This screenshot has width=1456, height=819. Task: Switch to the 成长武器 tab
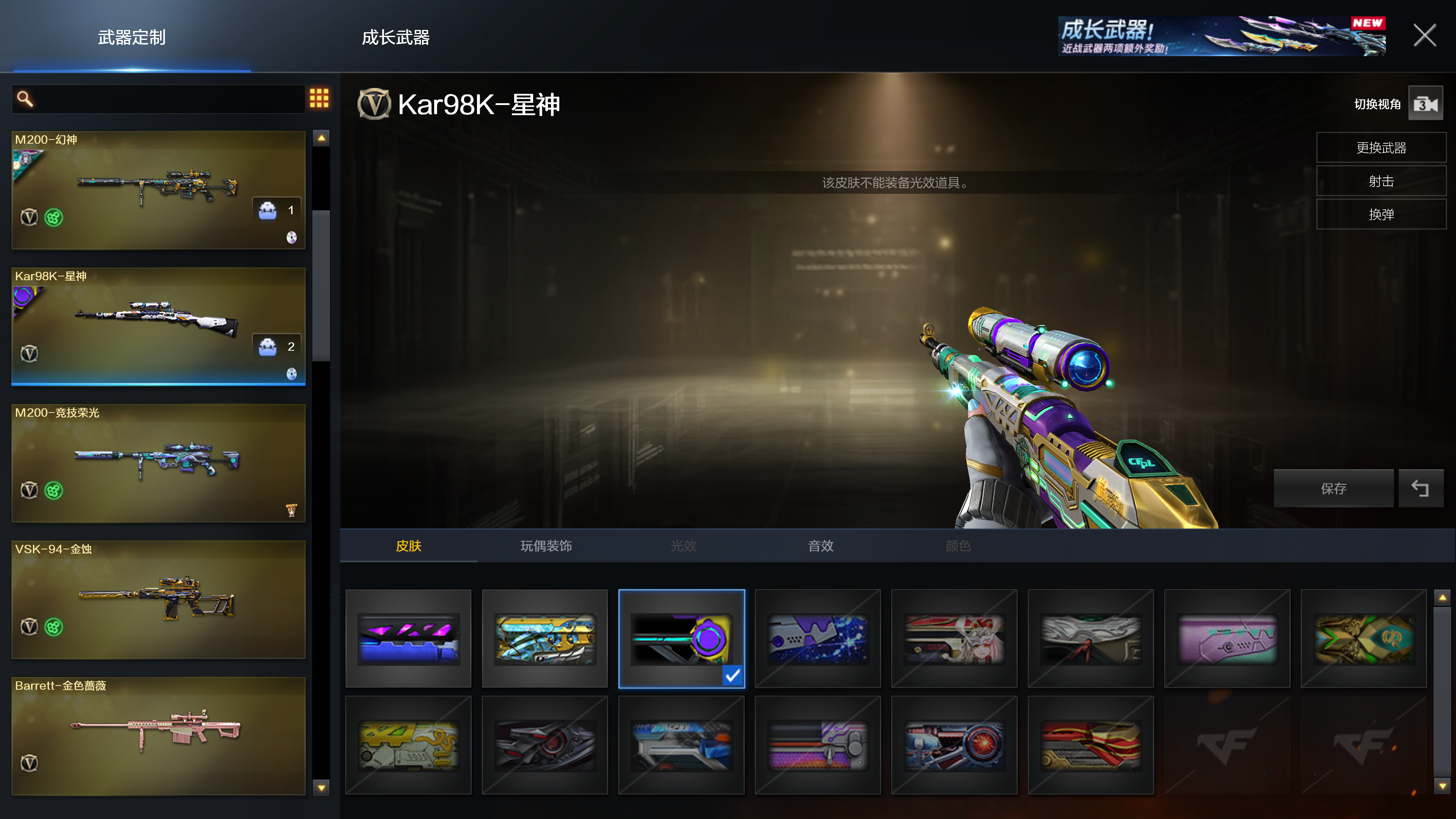(395, 37)
